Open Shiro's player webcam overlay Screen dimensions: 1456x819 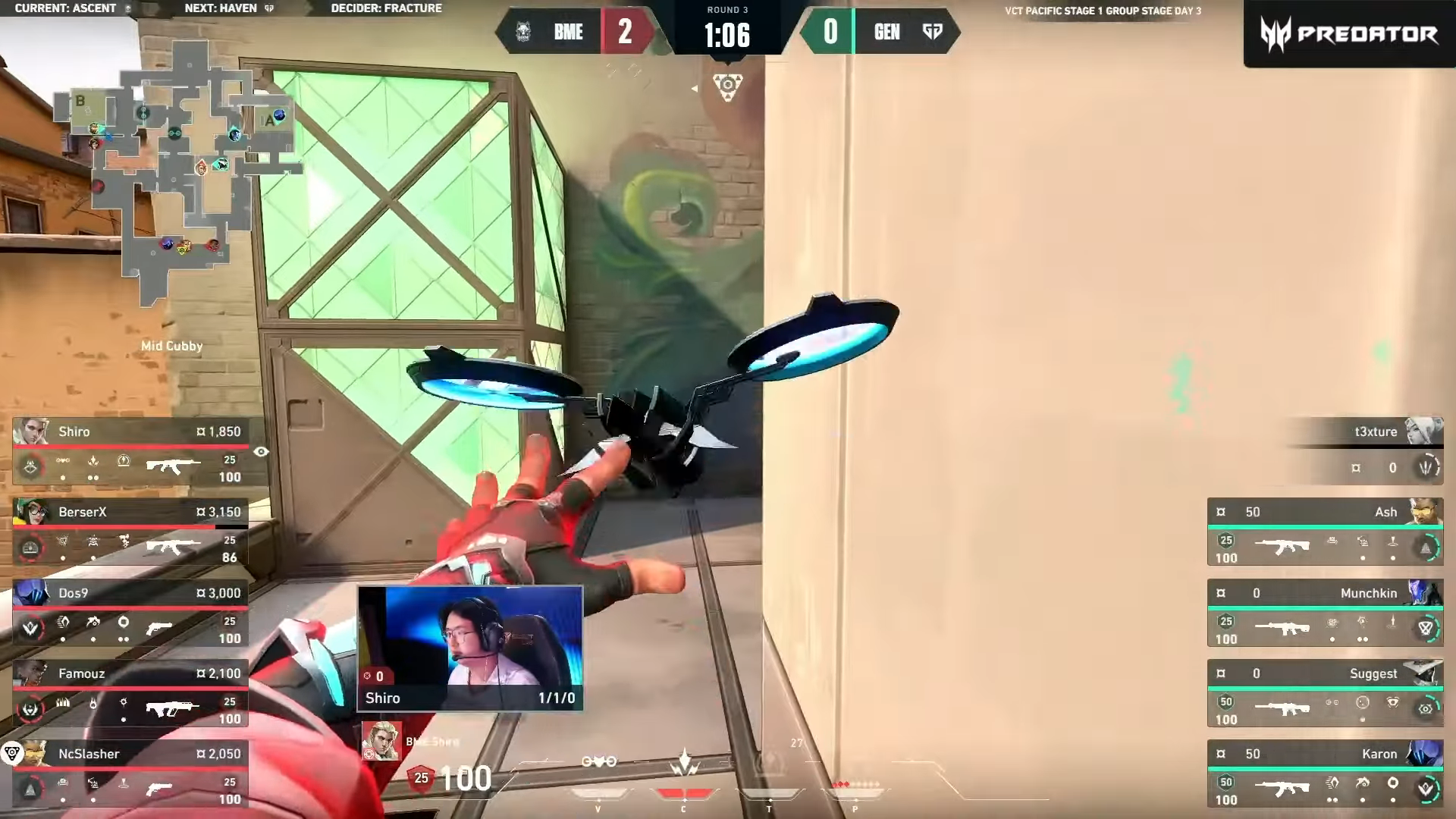[x=470, y=648]
